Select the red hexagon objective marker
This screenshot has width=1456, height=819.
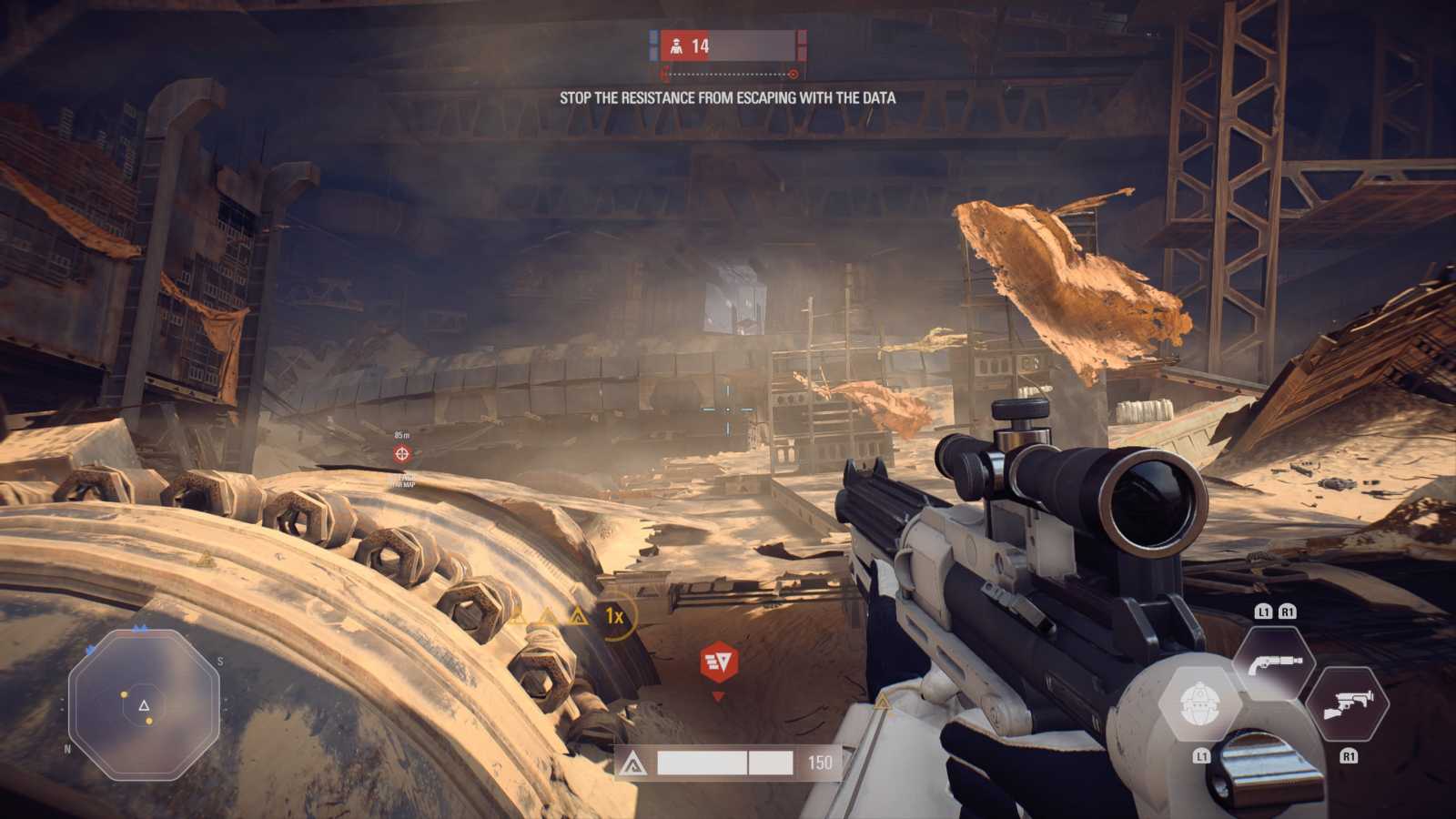point(718,662)
